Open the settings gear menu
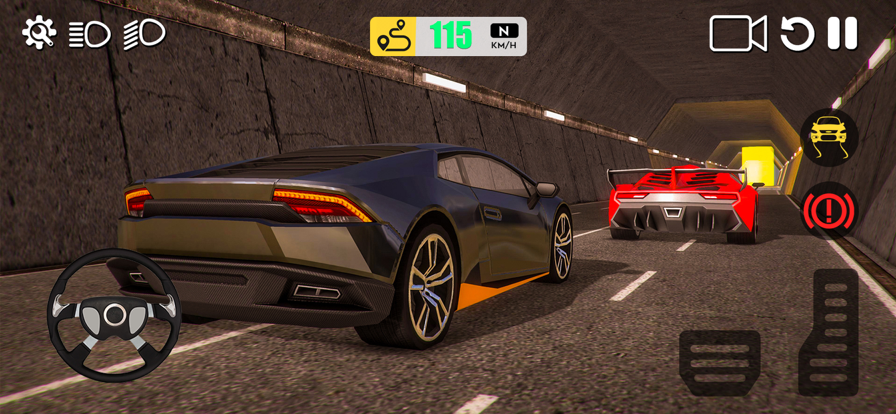Screen dimensions: 896x414 tap(39, 33)
